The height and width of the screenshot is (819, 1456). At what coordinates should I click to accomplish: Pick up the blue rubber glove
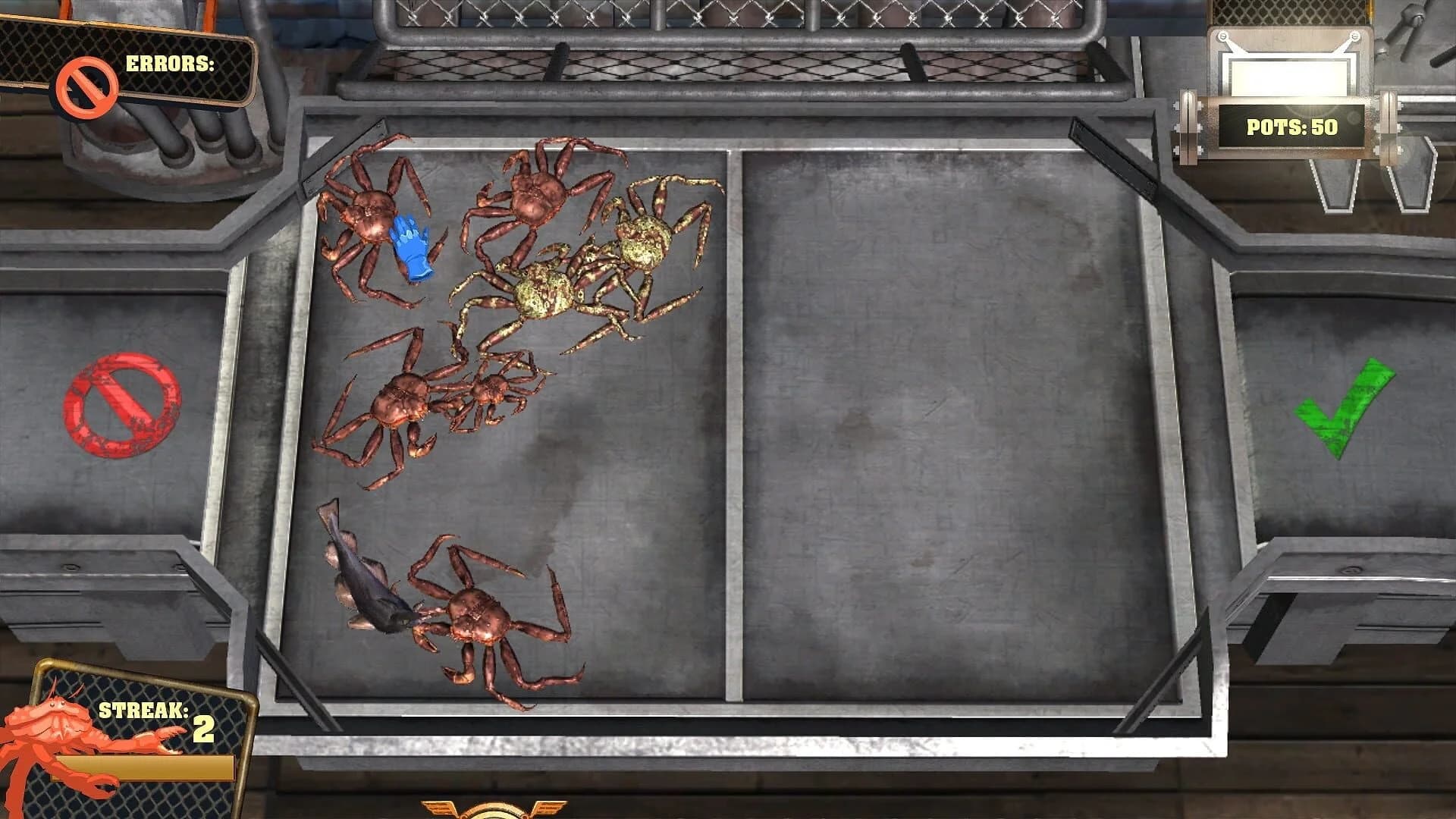click(412, 244)
